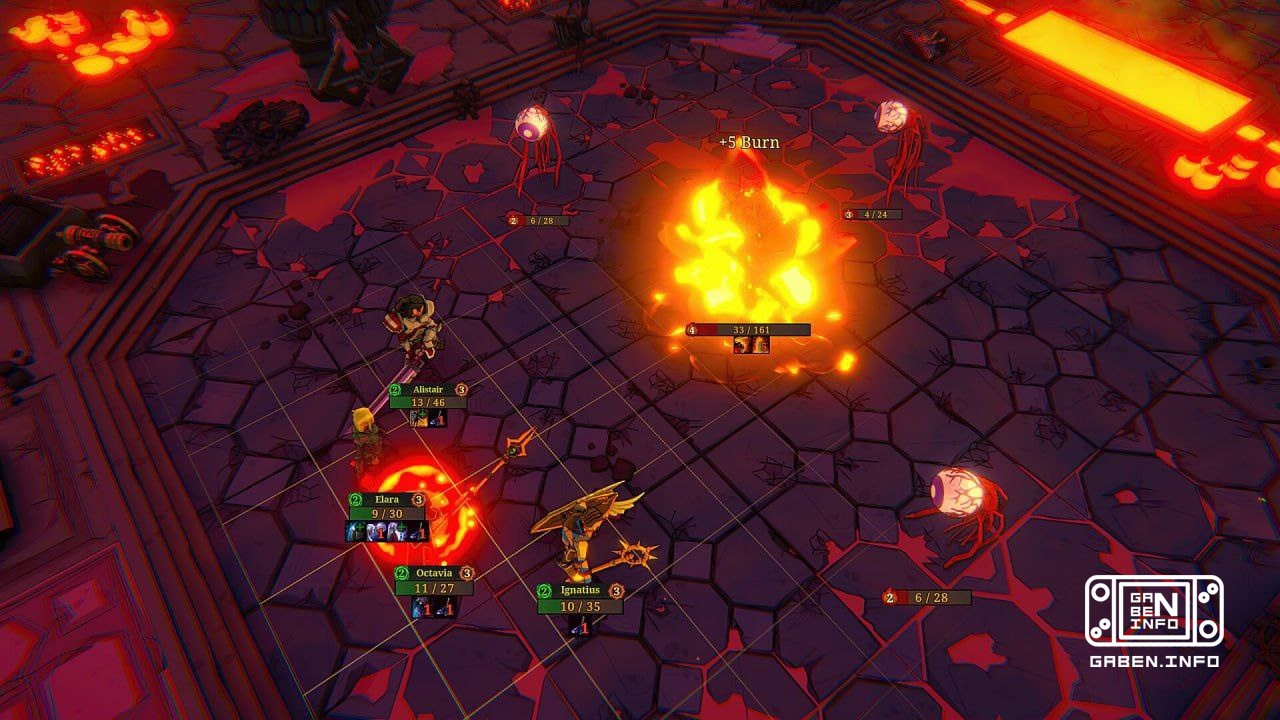This screenshot has height=720, width=1280.
Task: Click the green shield badge showing 2 beside Elara's name
Action: [x=354, y=500]
